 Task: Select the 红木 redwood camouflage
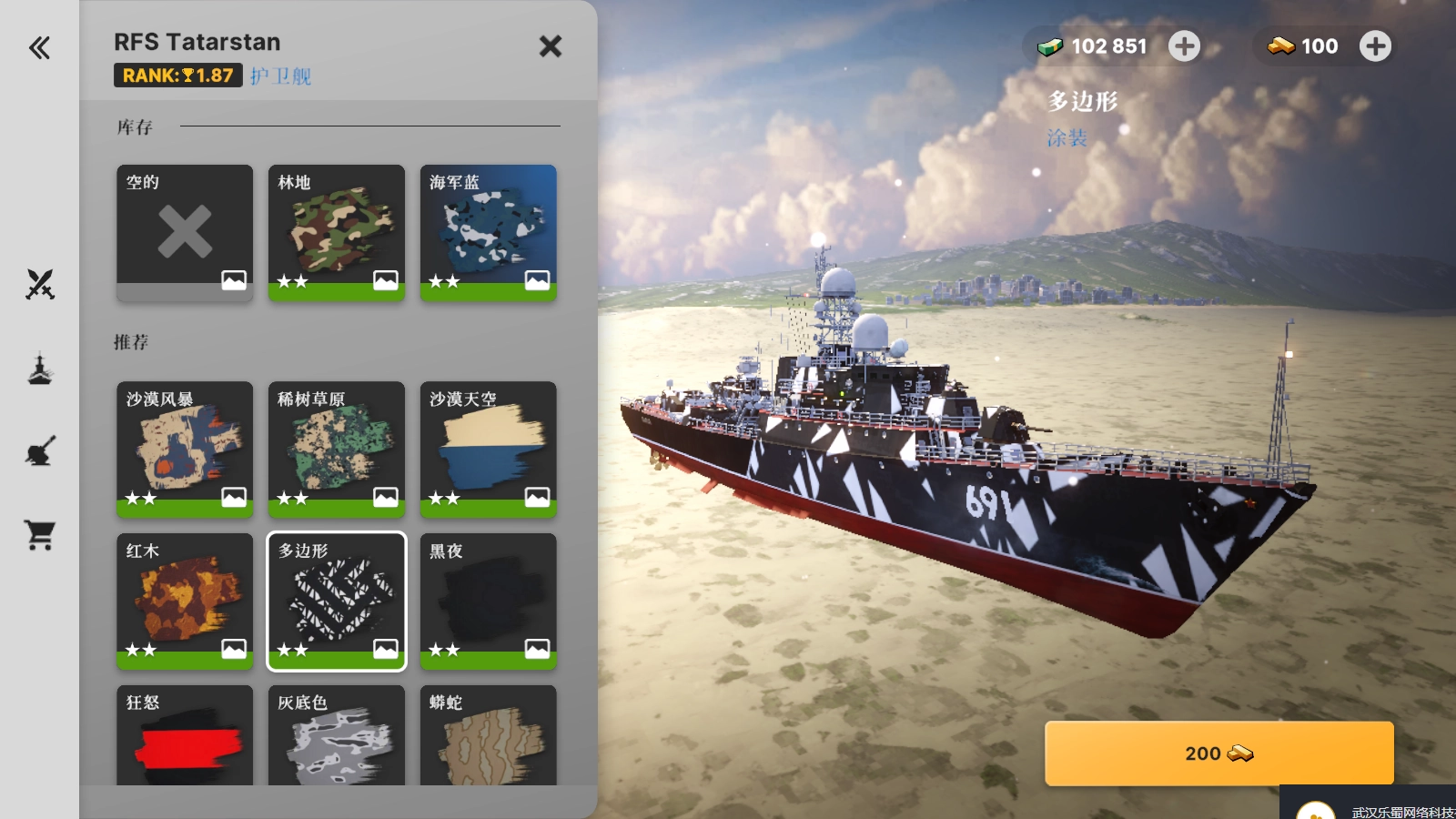tap(185, 601)
